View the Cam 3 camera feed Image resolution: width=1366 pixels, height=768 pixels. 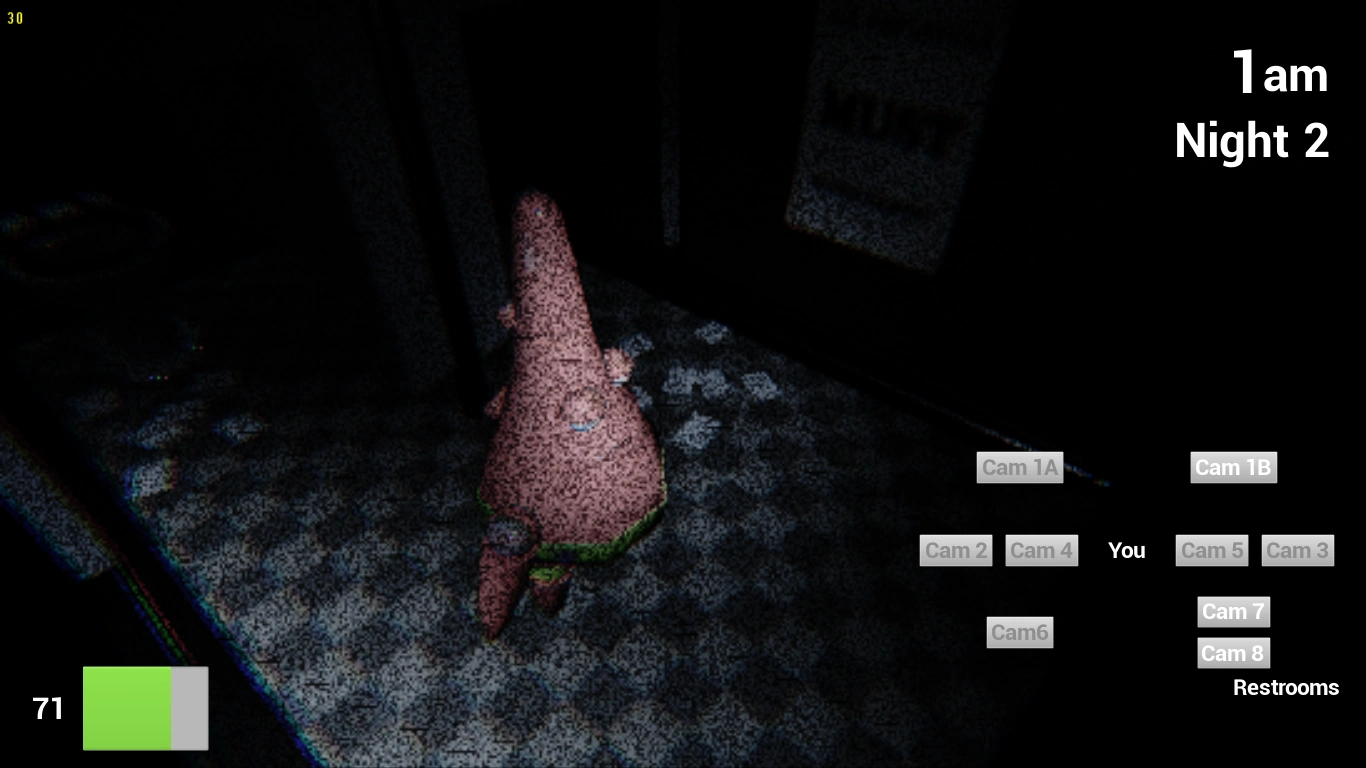[x=1297, y=550]
